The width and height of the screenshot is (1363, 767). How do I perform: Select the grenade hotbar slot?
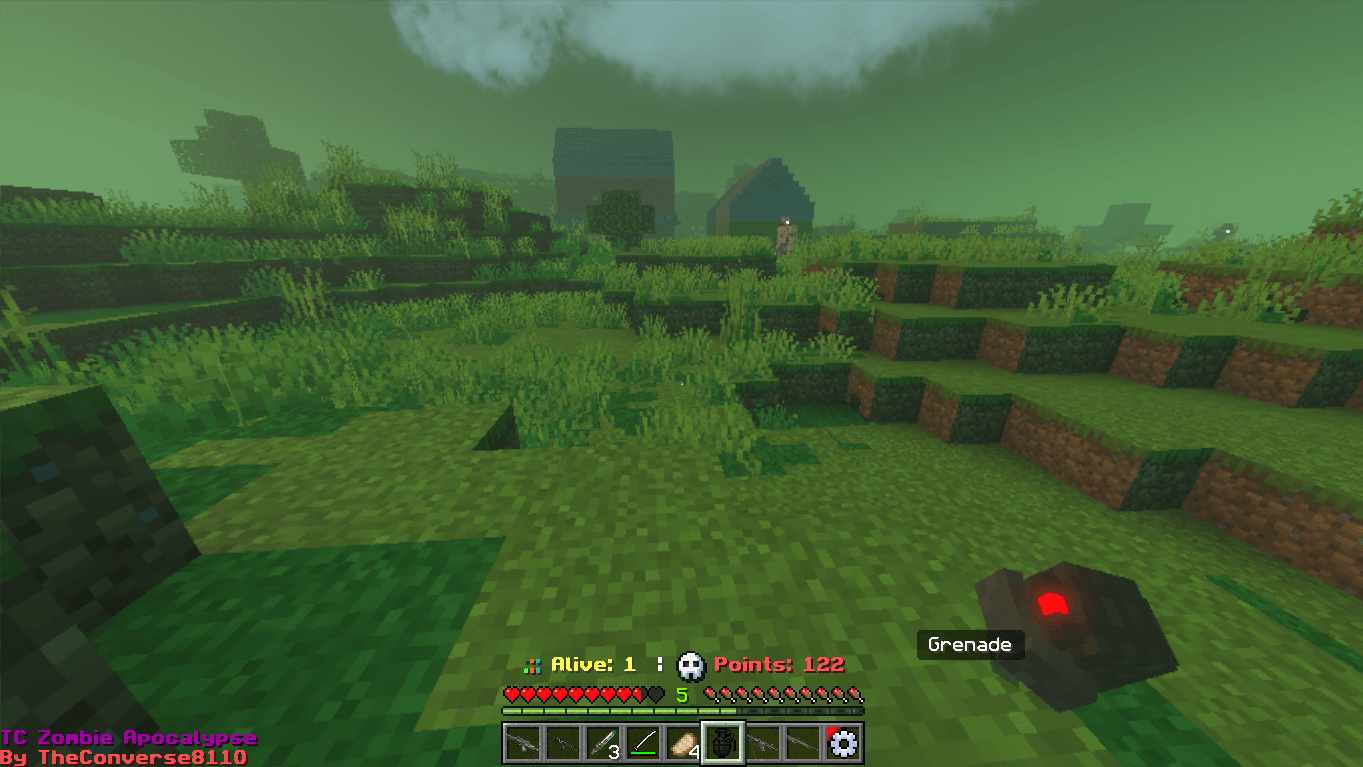click(722, 742)
